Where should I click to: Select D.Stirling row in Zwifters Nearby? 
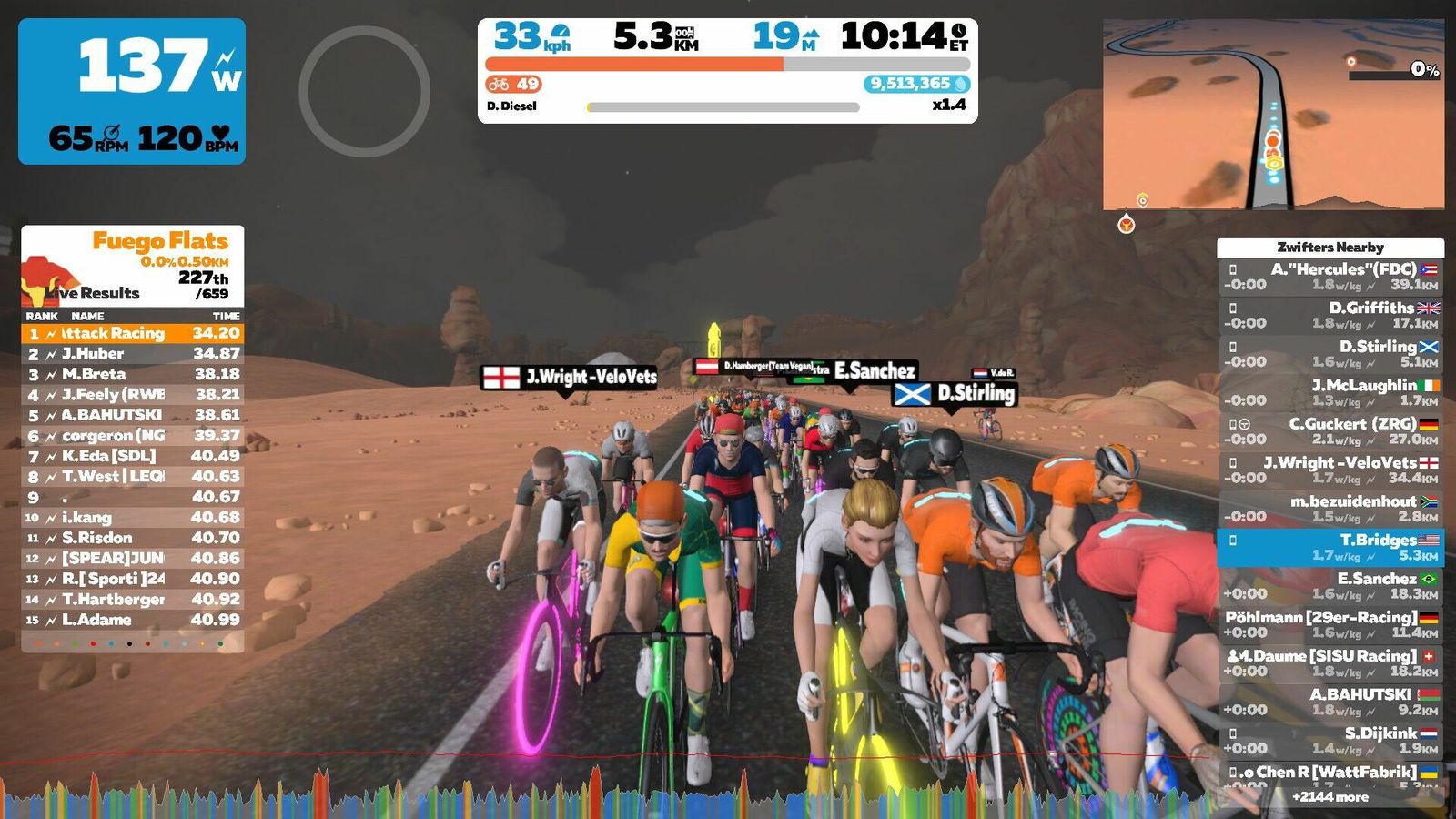(1330, 354)
